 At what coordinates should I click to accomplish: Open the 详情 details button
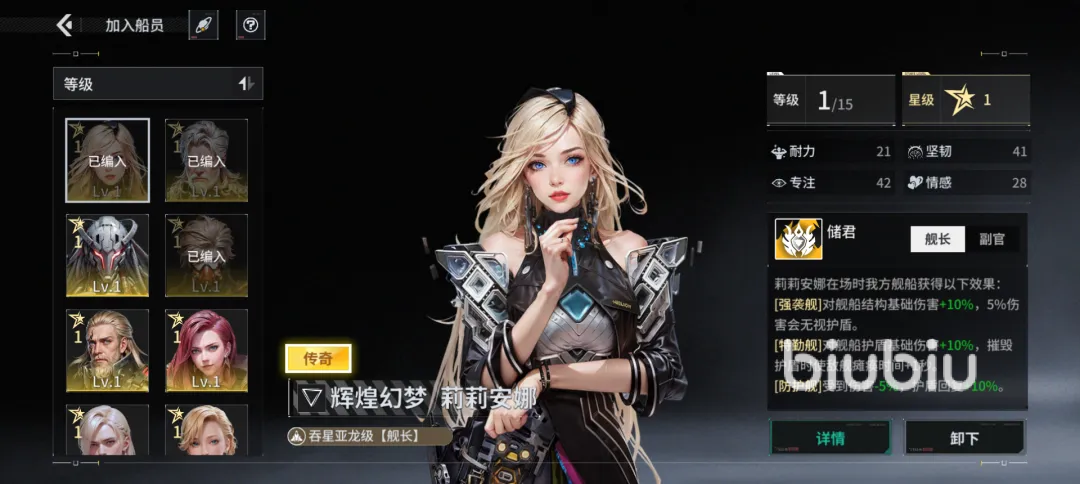coord(830,438)
